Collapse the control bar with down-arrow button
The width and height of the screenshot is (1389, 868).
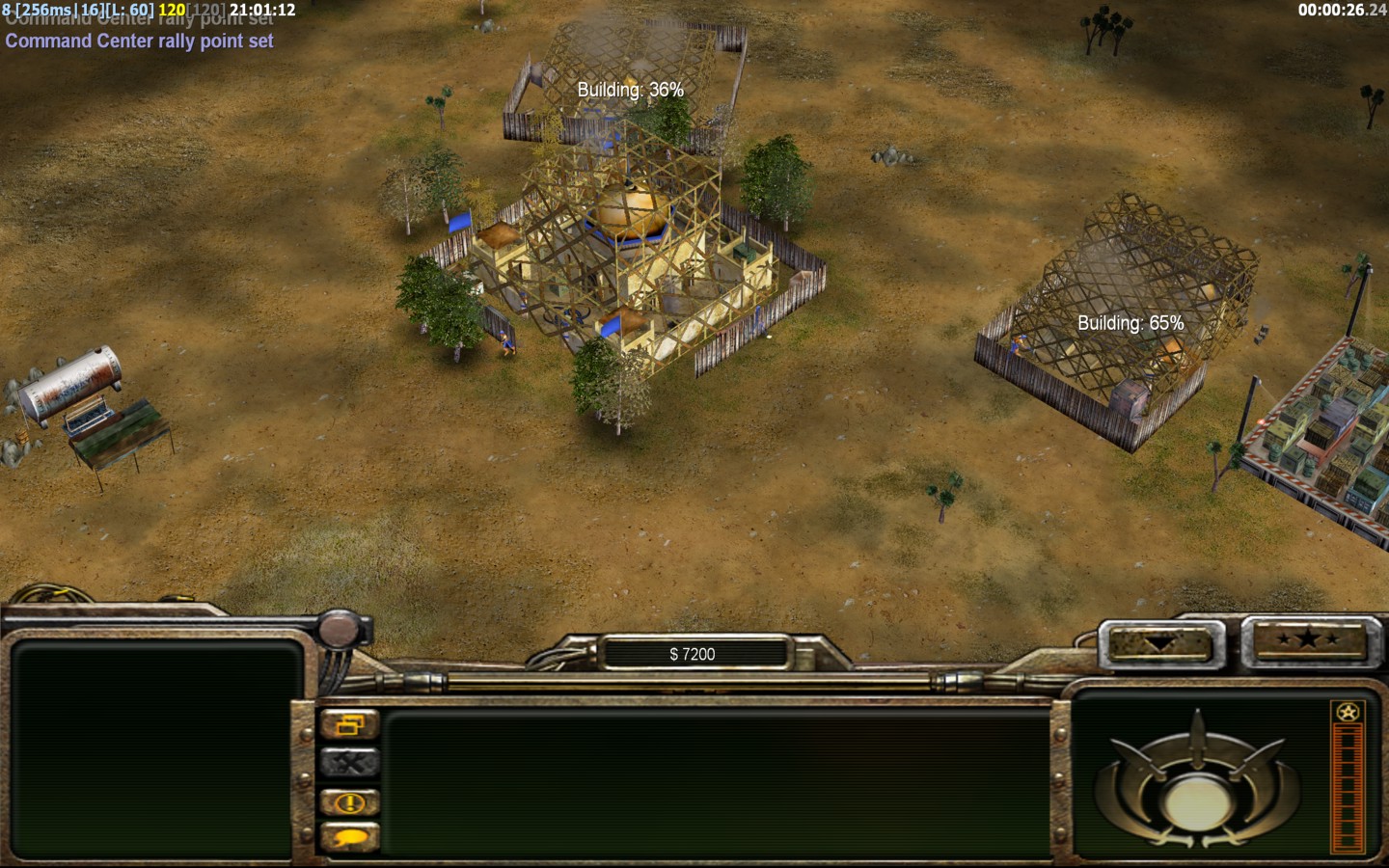[1161, 642]
